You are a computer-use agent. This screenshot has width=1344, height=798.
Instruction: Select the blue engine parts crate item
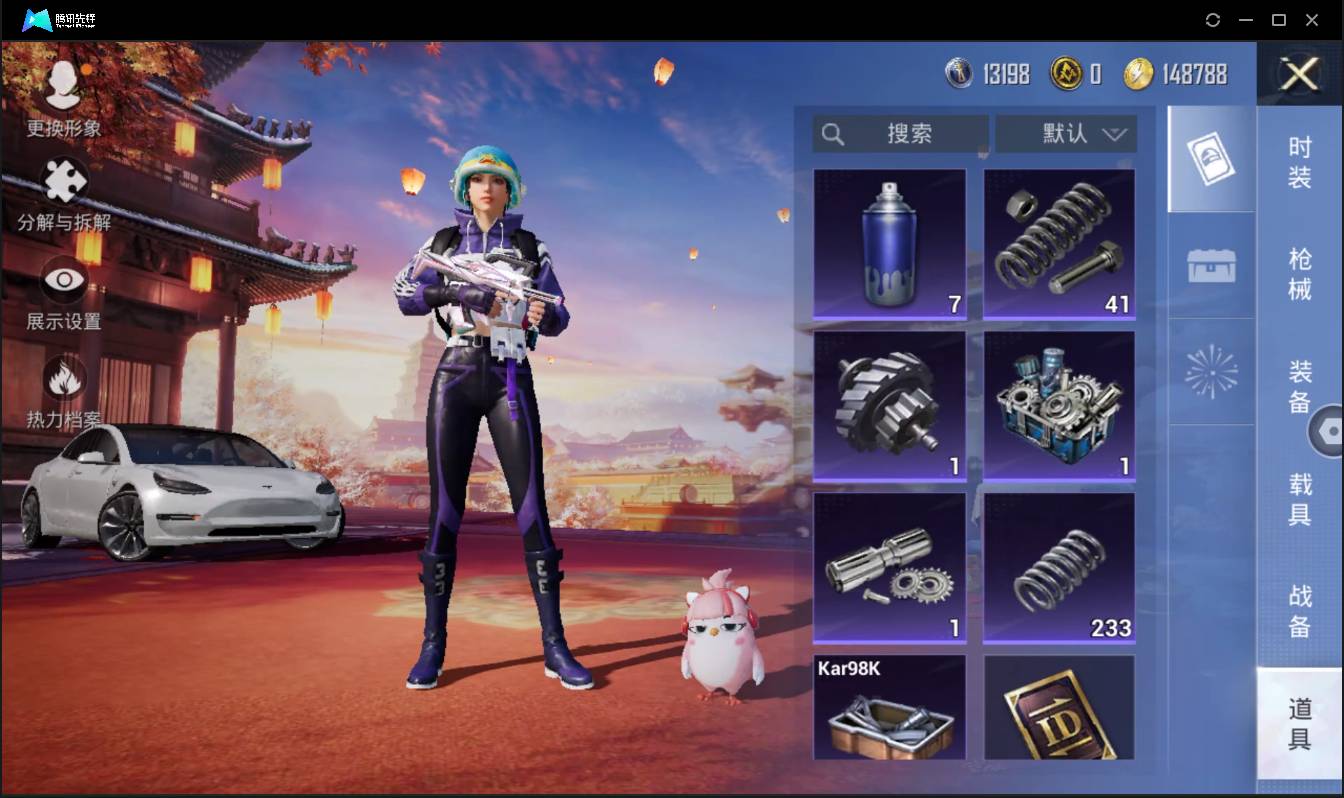click(x=1059, y=406)
